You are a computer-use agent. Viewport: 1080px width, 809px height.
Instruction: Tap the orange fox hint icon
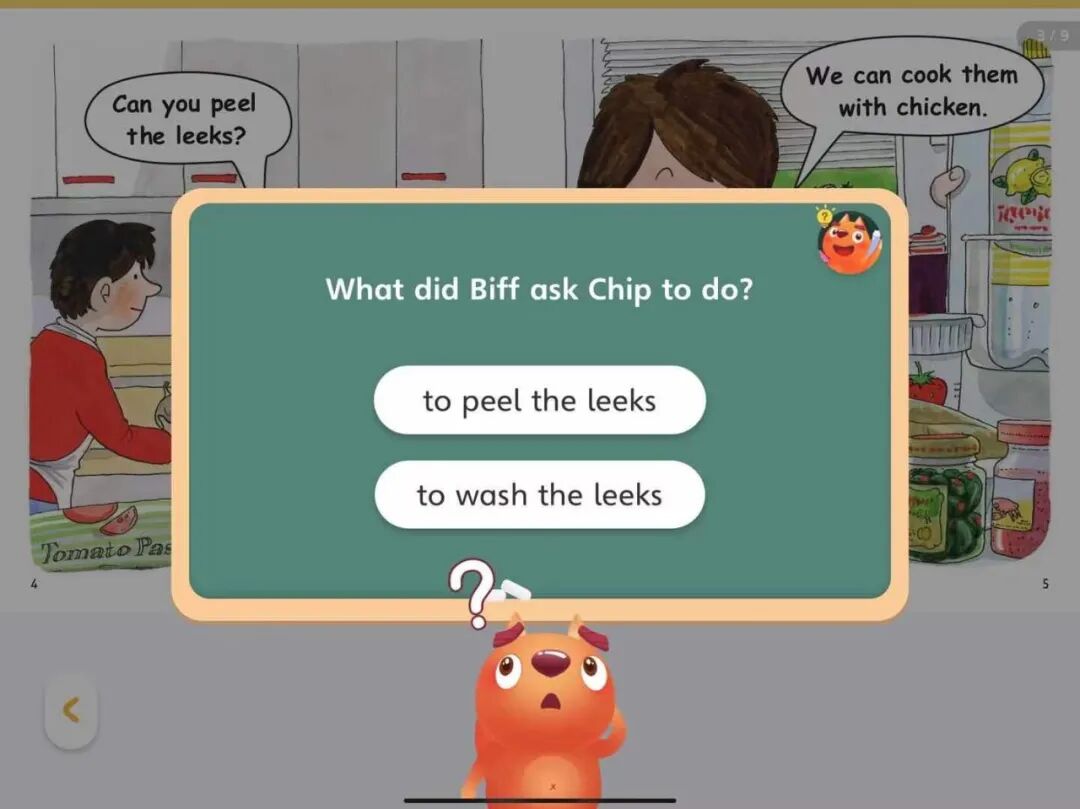point(849,242)
